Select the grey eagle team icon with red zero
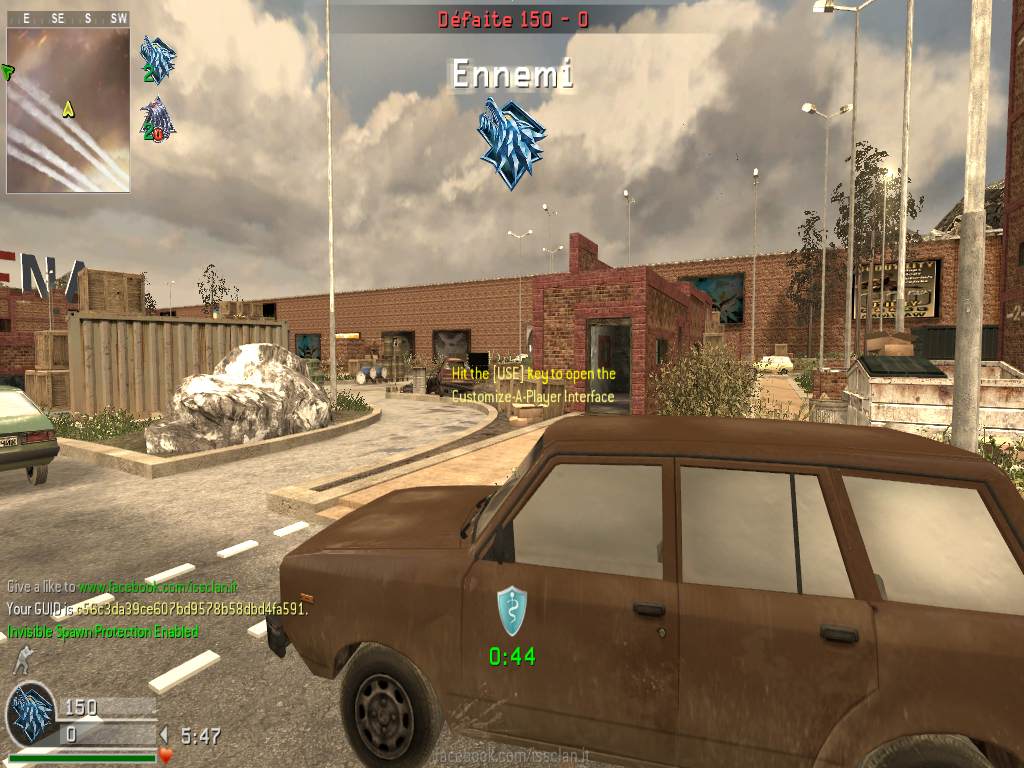Image resolution: width=1024 pixels, height=768 pixels. click(x=158, y=119)
